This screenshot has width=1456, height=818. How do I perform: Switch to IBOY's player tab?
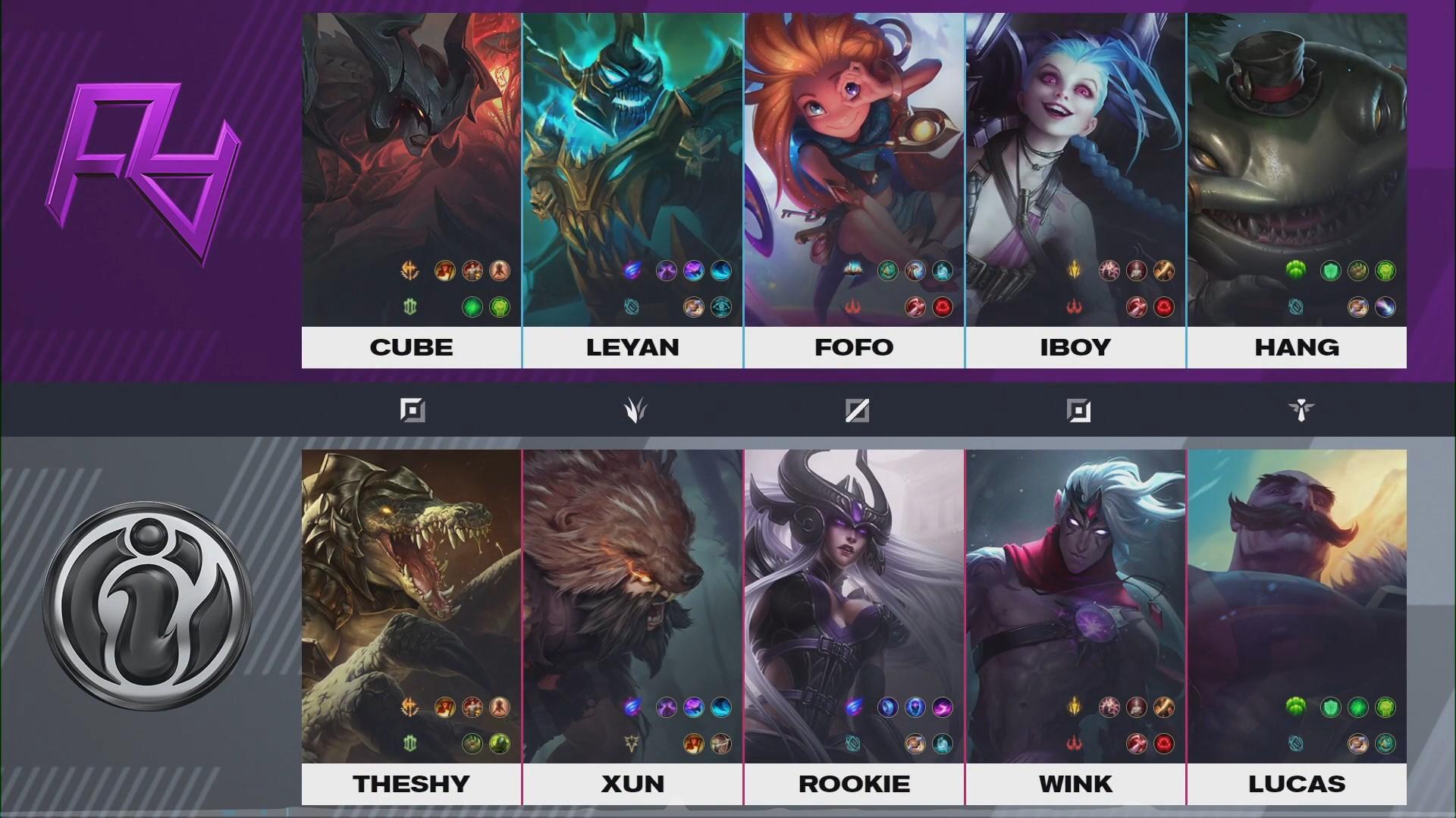tap(1076, 347)
